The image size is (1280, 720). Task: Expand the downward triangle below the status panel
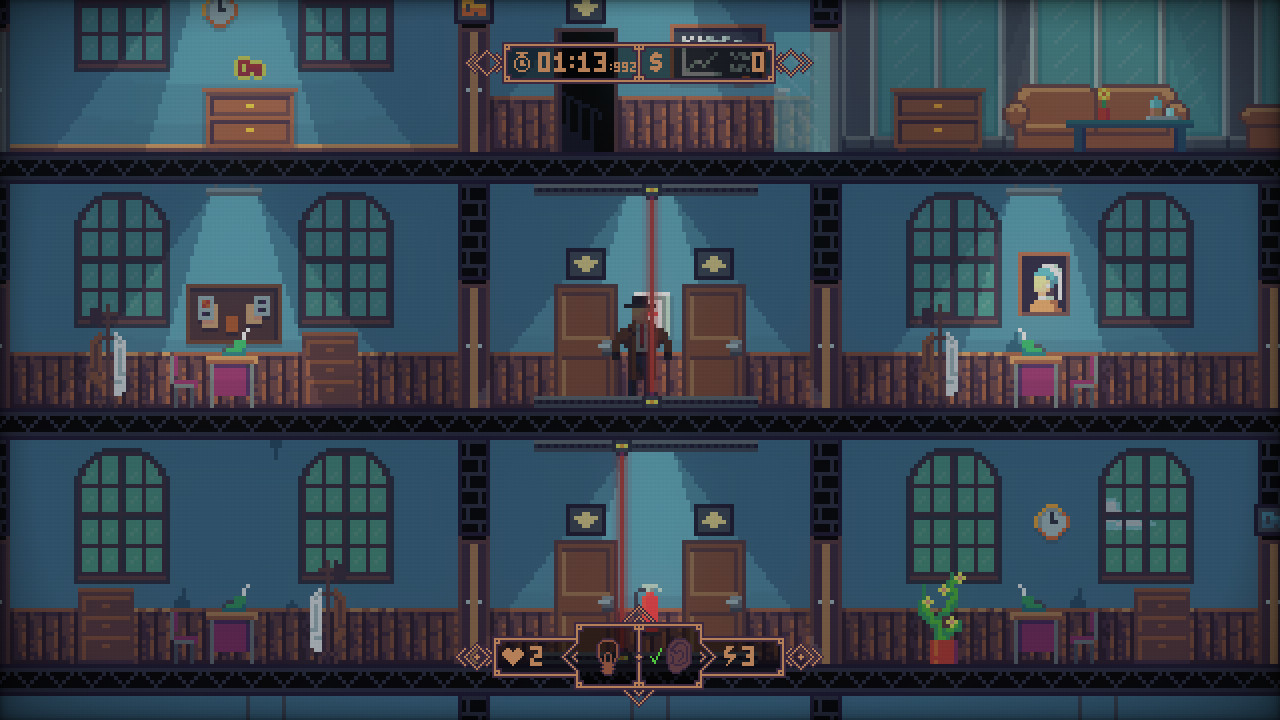(639, 697)
